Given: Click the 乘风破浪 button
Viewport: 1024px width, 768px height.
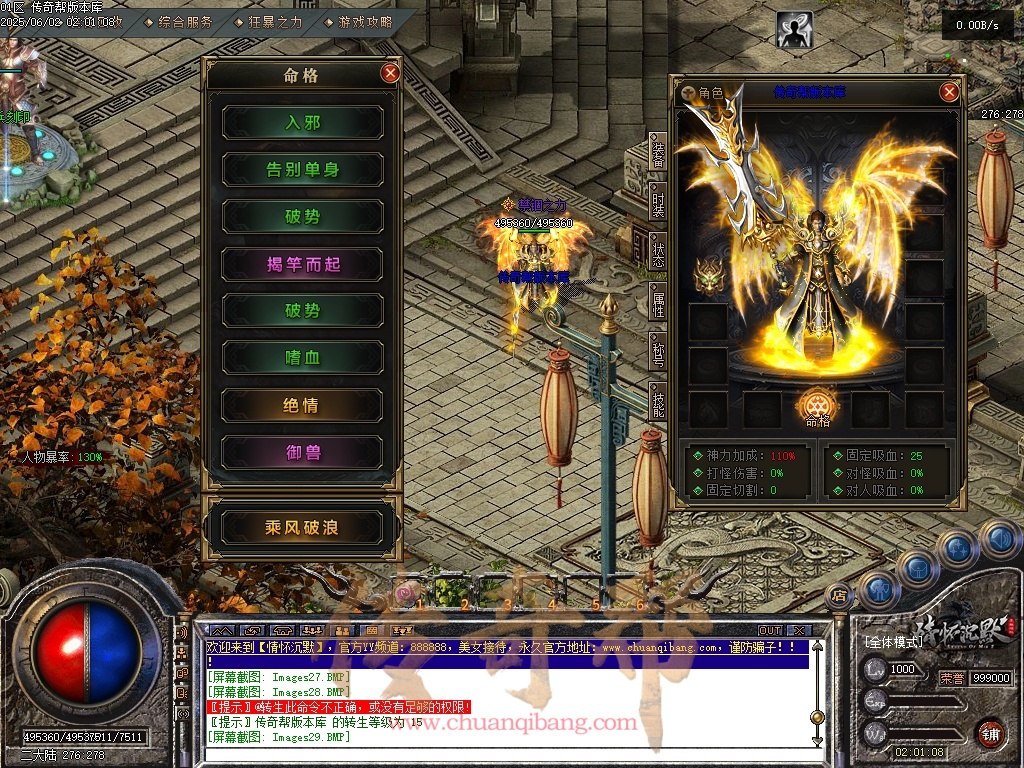Looking at the screenshot, I should pos(302,527).
